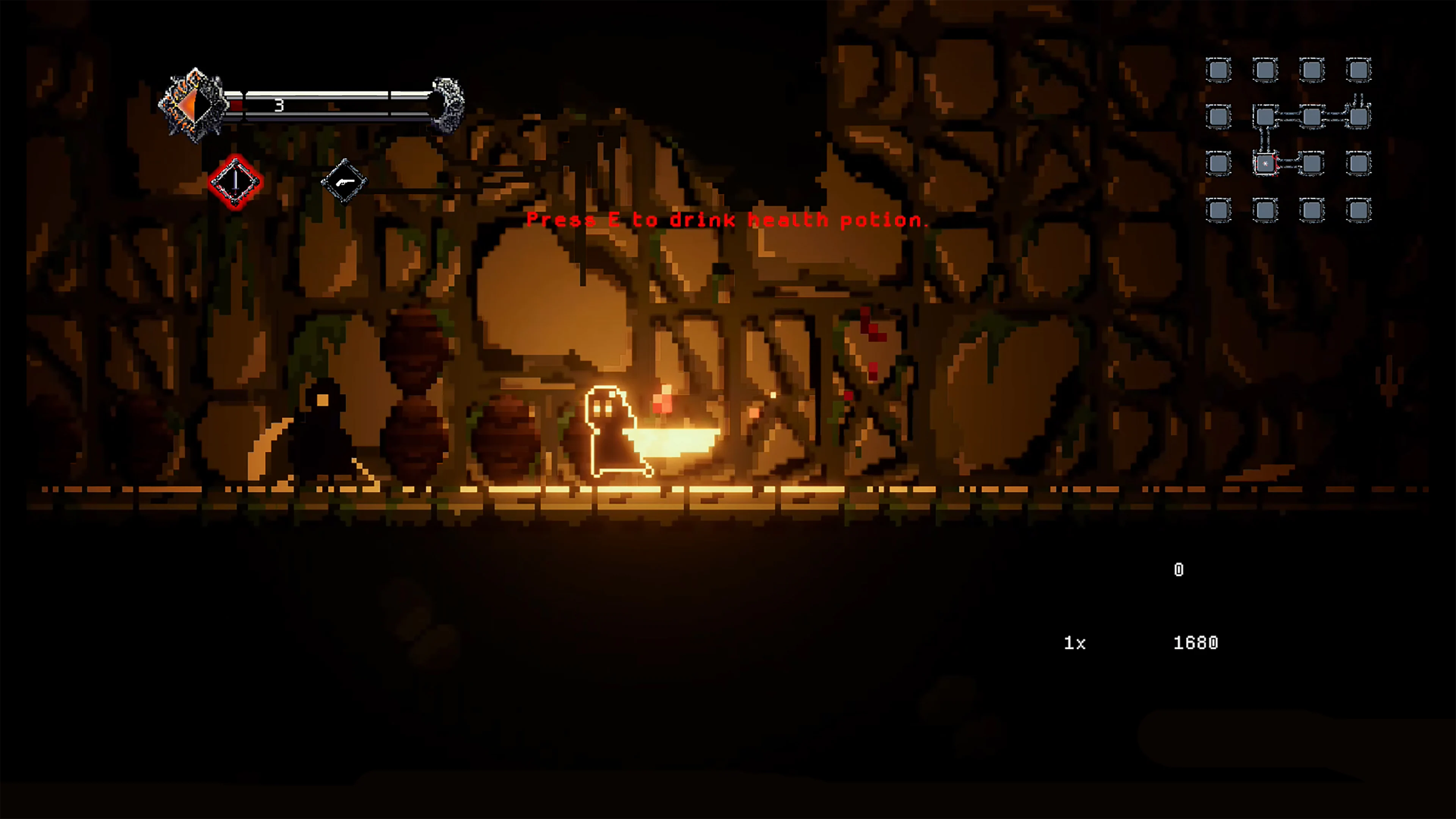Switch to the gun slot tab in the HUD
The width and height of the screenshot is (1456, 819).
345,182
